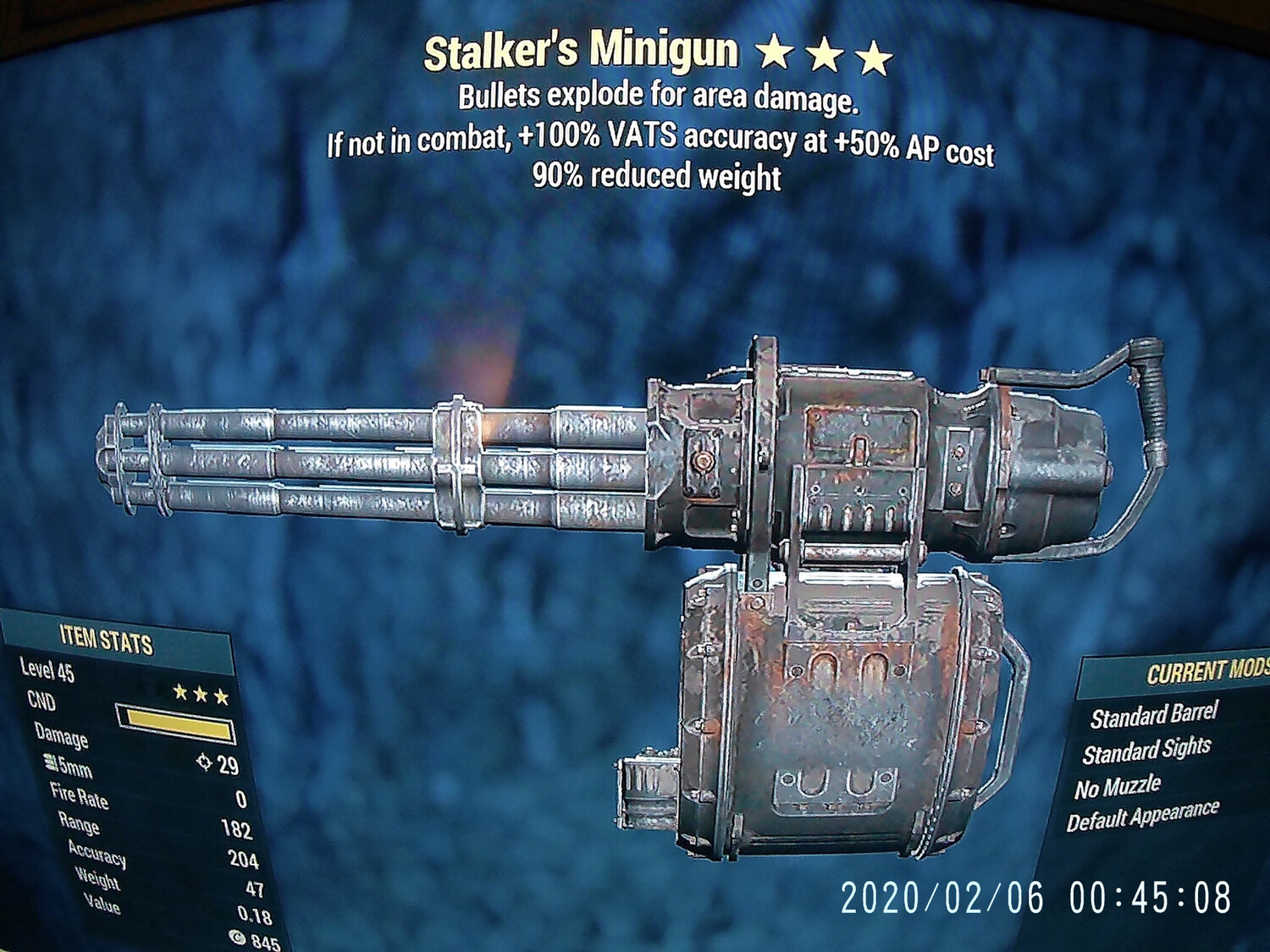The image size is (1270, 952).
Task: Click the yellow CND condition bar
Action: click(x=178, y=724)
